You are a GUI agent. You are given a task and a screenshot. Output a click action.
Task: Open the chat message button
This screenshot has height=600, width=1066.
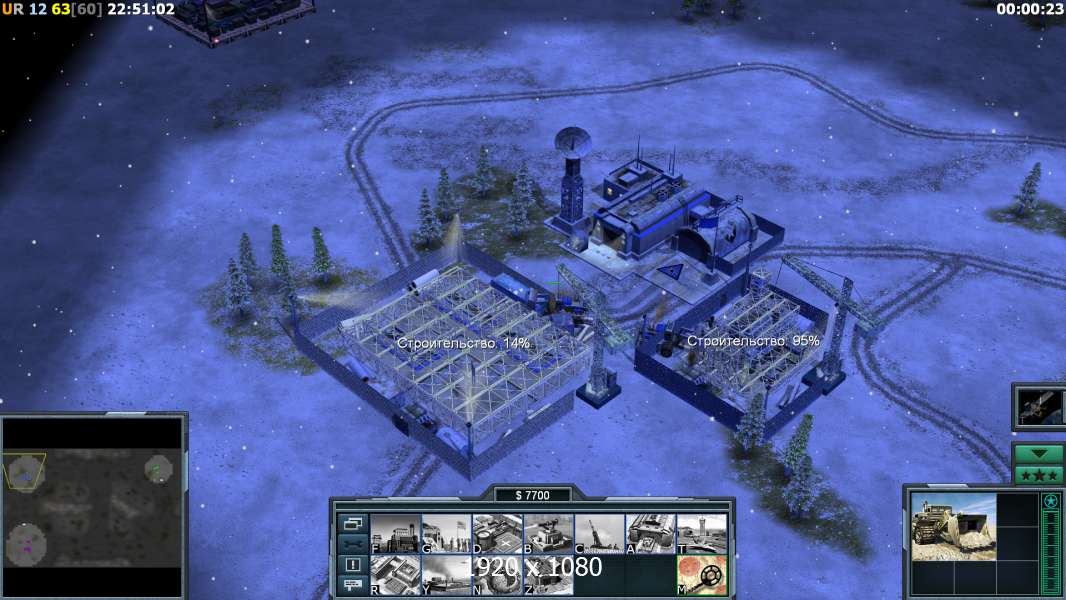click(352, 586)
